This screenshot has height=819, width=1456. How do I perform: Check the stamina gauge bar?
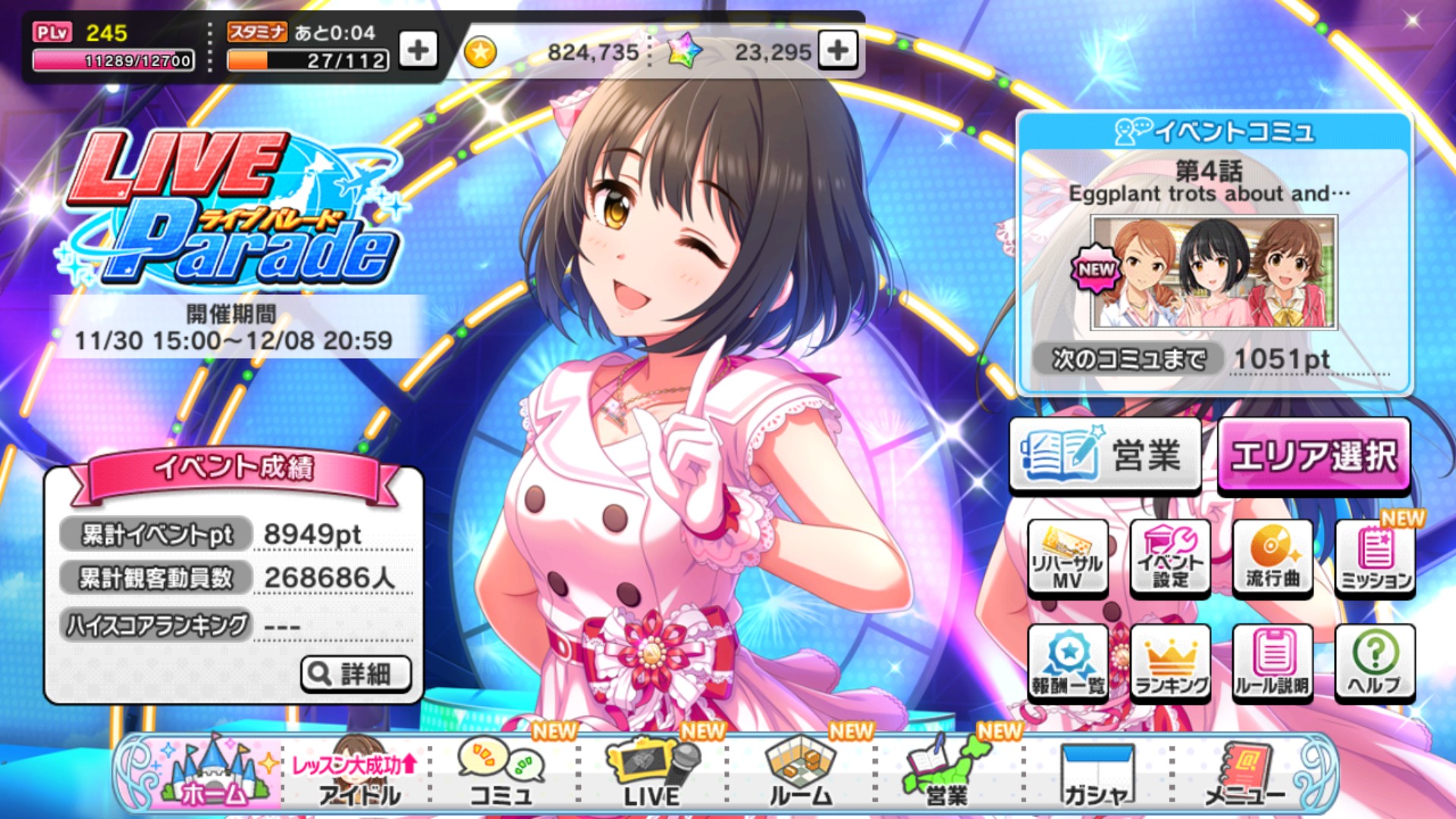tap(303, 61)
